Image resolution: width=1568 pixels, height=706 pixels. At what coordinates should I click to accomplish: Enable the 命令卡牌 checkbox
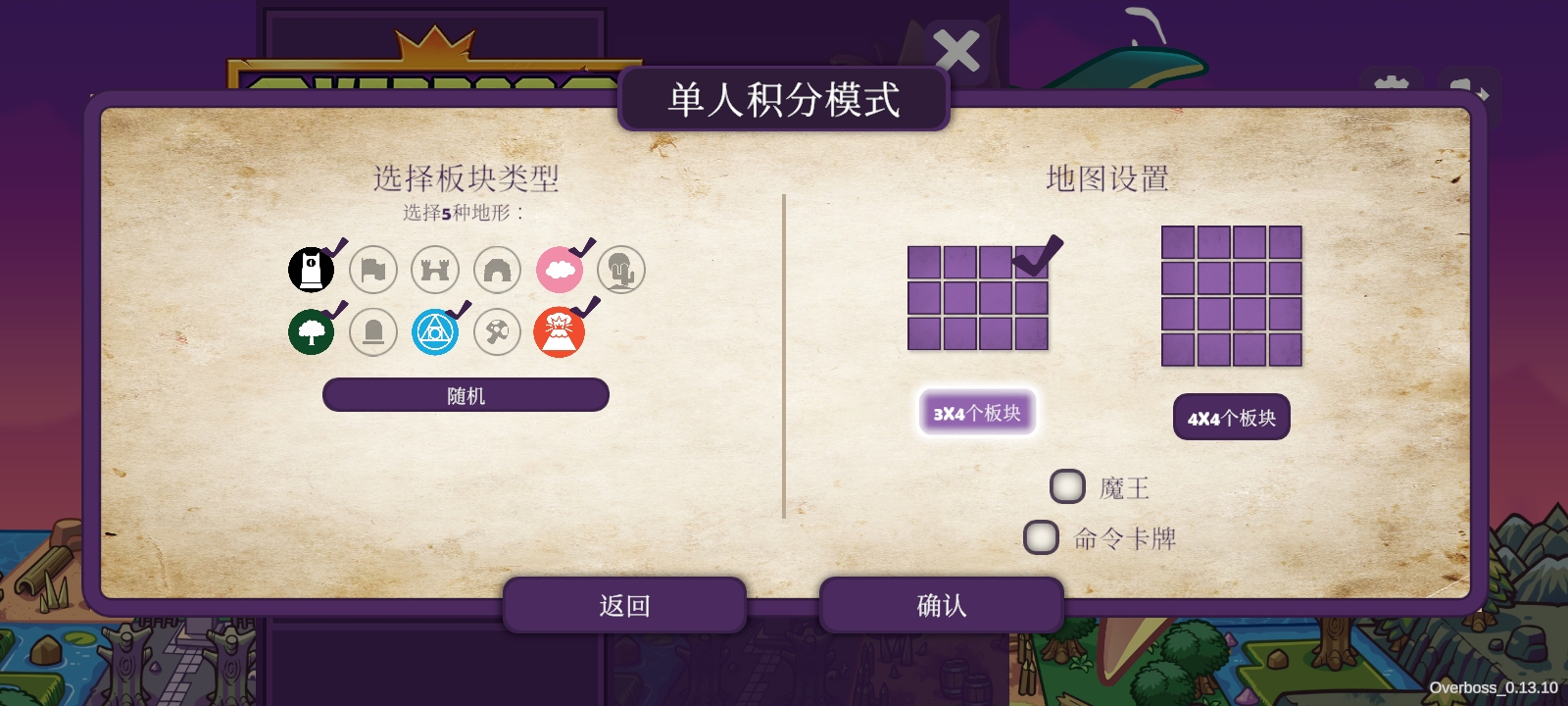pos(1042,537)
